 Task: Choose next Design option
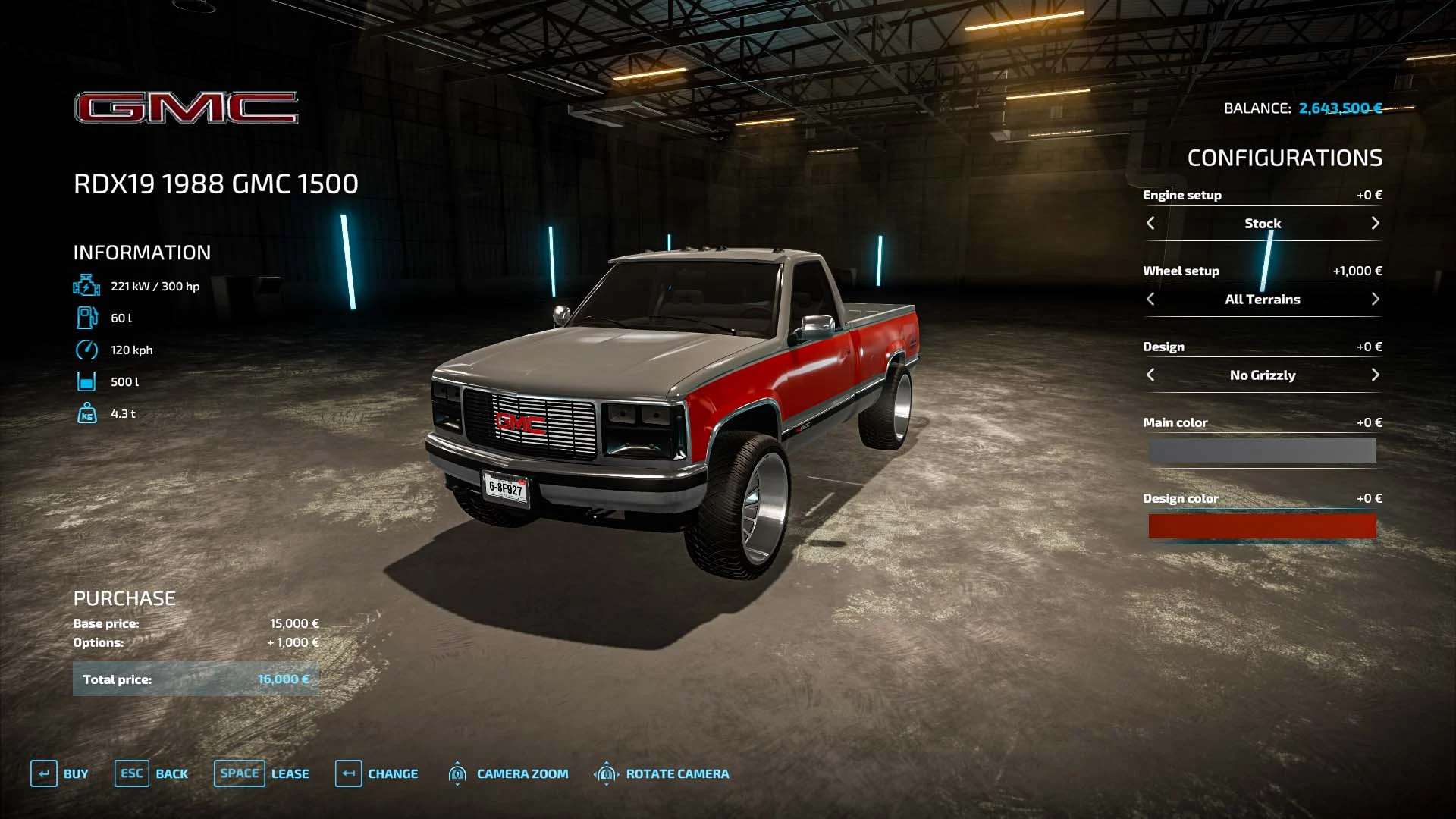pos(1375,375)
